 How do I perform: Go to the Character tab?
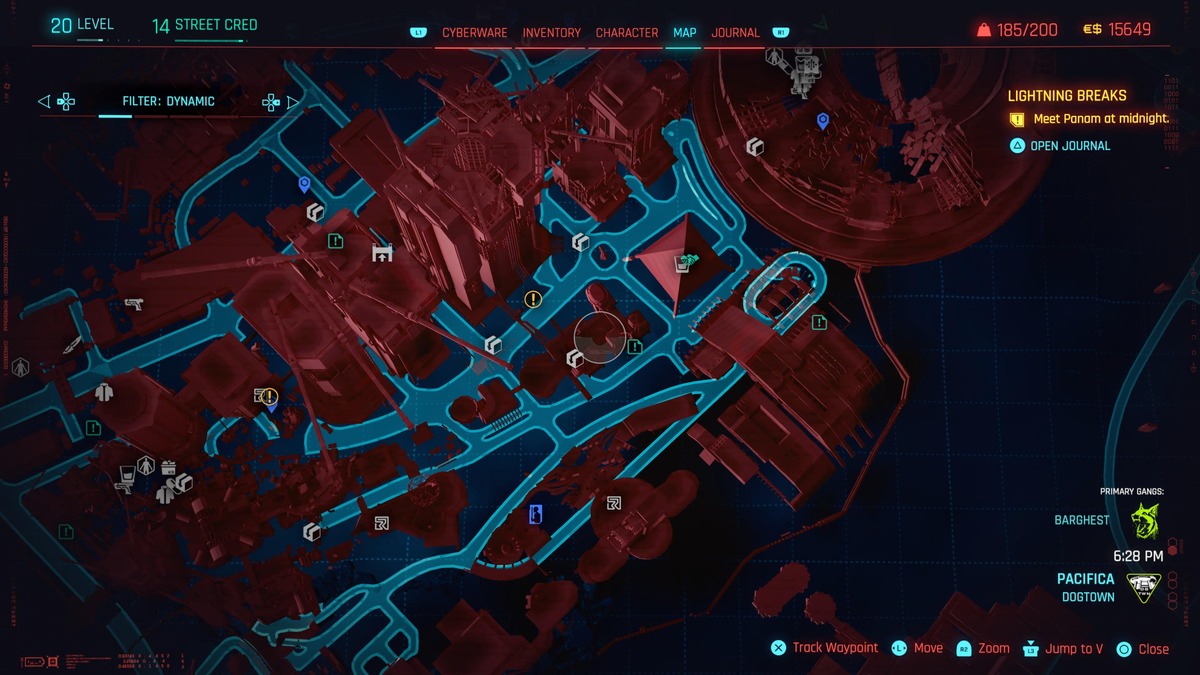(x=627, y=33)
